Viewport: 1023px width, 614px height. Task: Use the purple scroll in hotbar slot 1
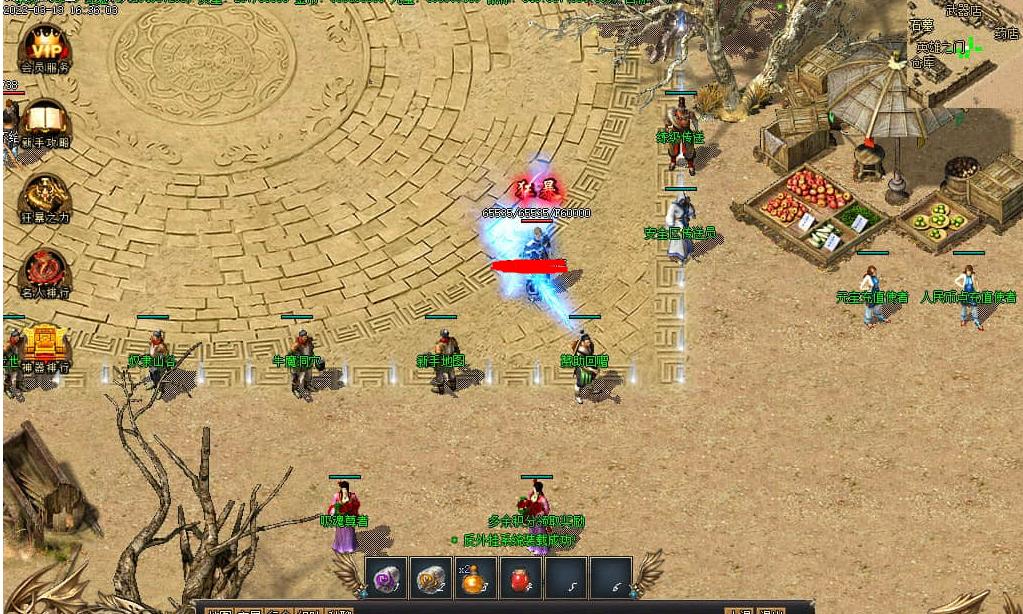click(x=386, y=578)
